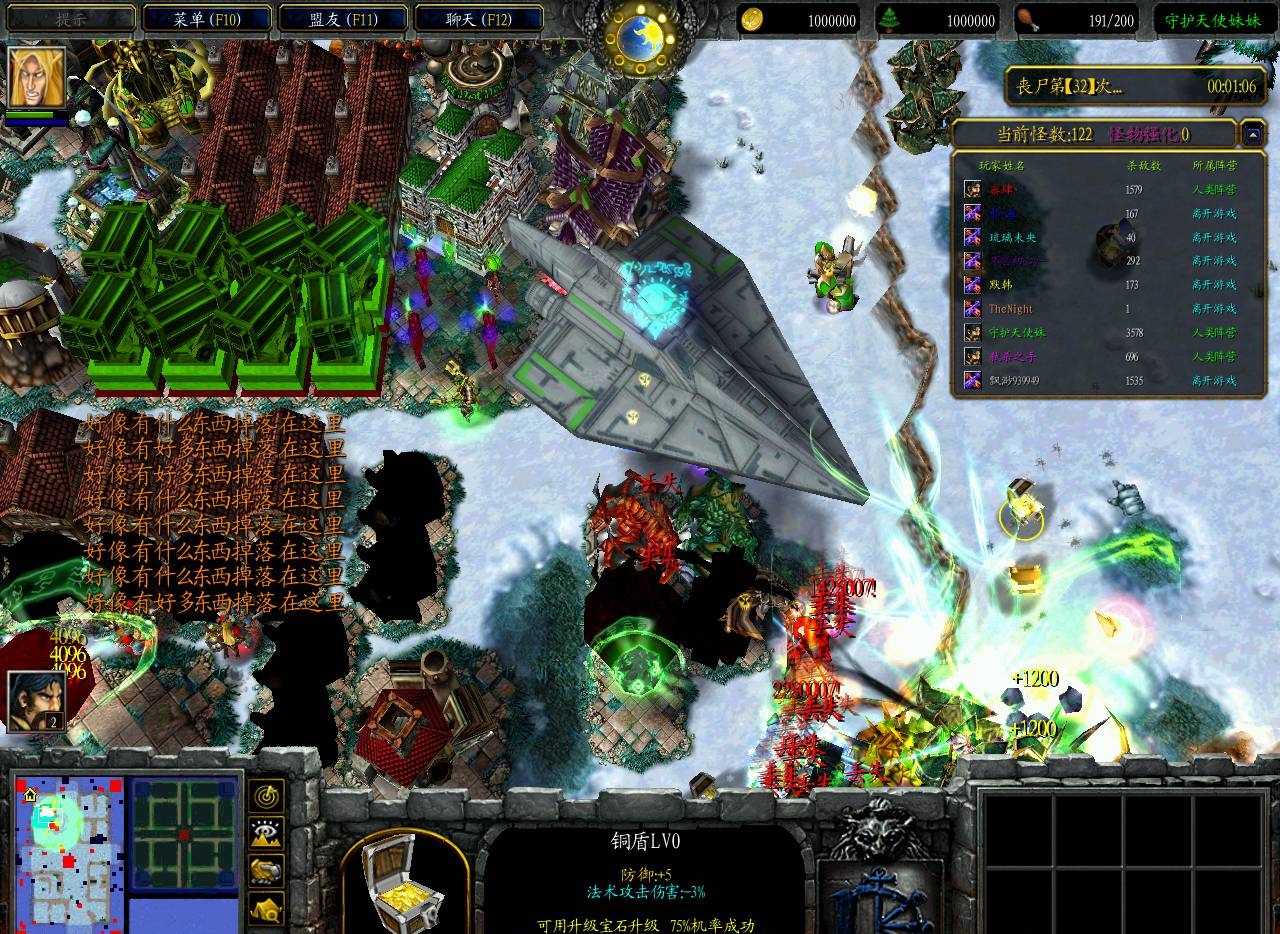Open the 聊天 (F12) chat log

click(479, 19)
